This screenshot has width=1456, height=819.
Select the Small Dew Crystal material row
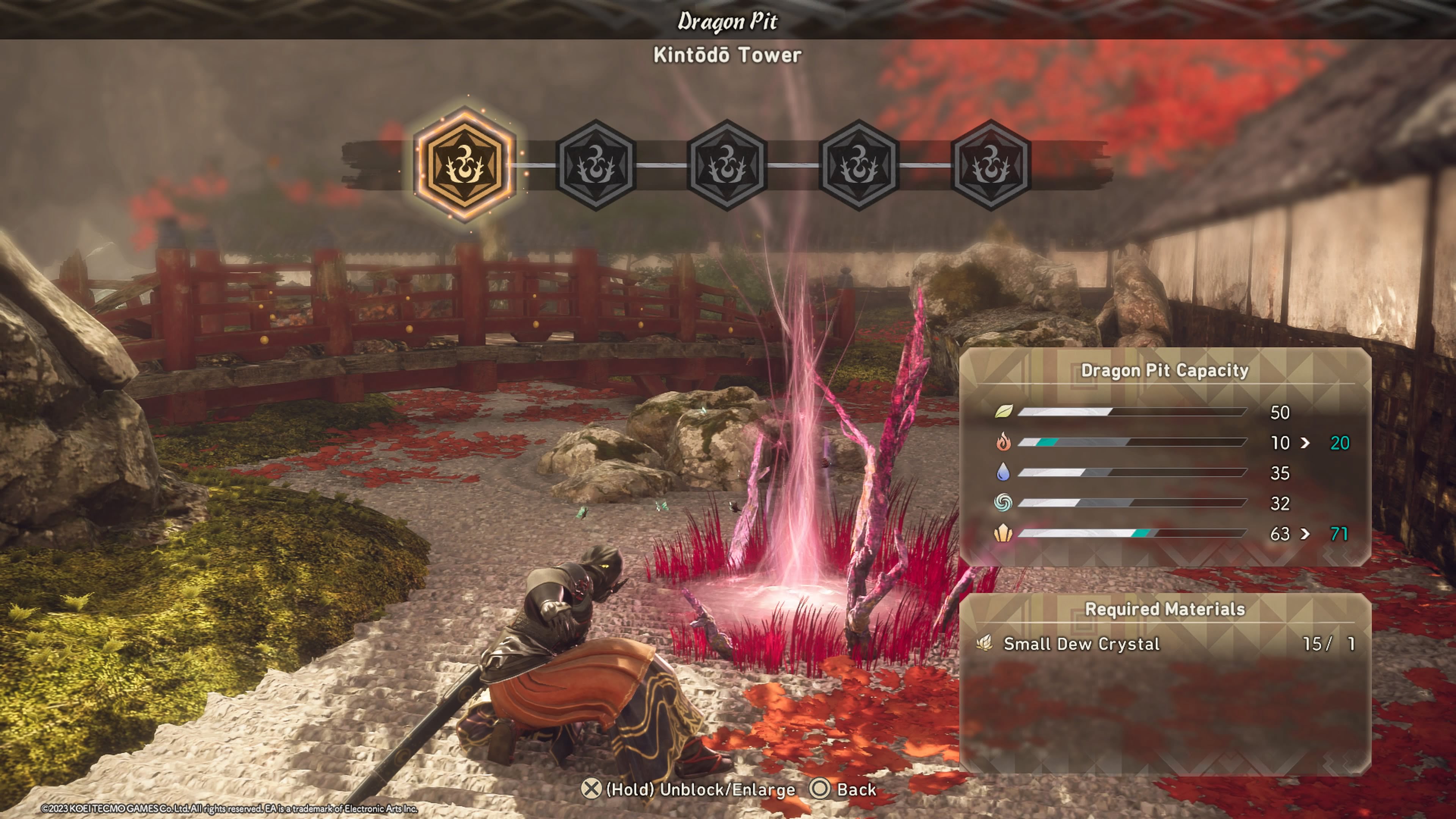pos(1165,644)
